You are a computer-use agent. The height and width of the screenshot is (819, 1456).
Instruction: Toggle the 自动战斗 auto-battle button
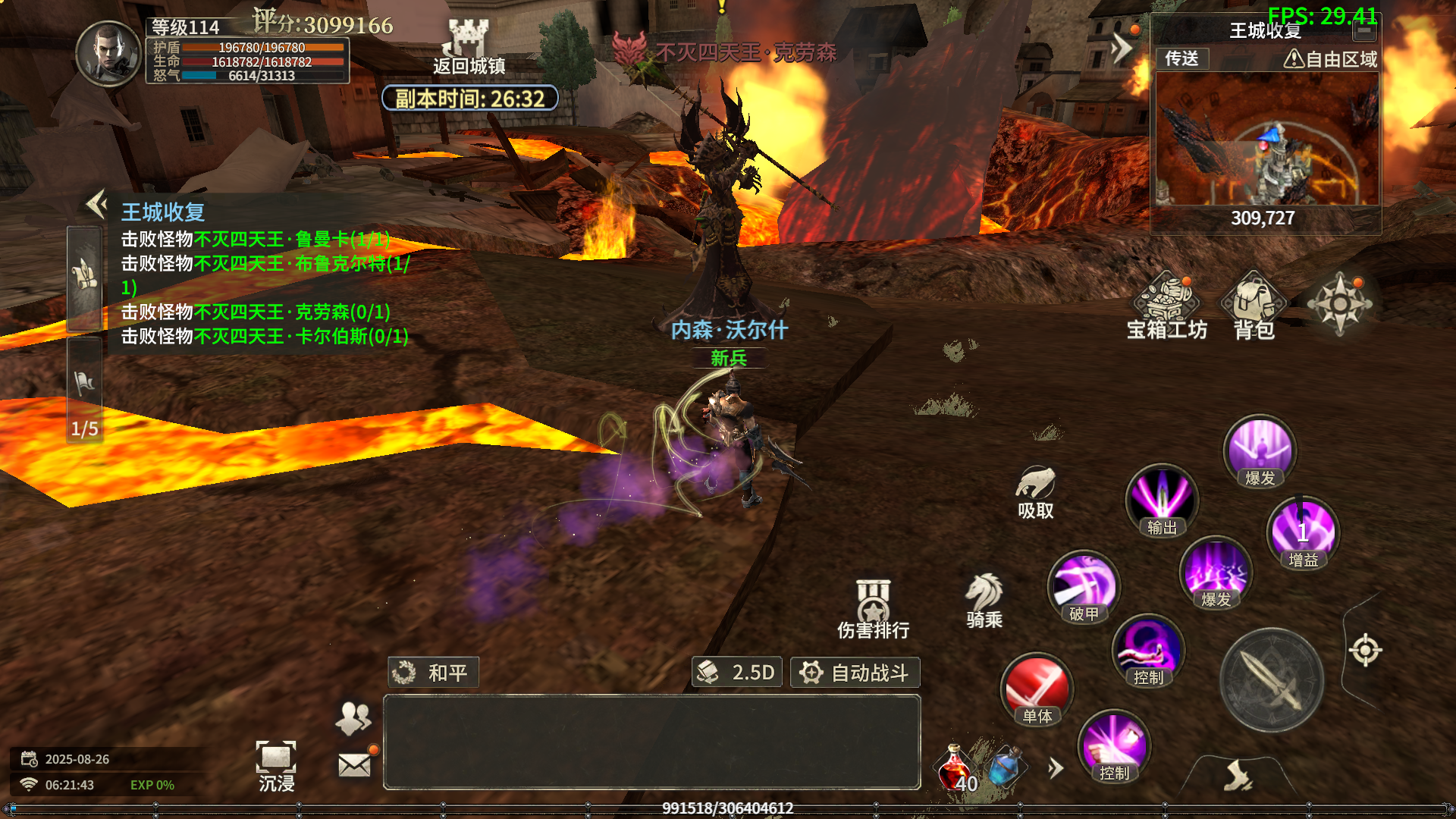[855, 673]
